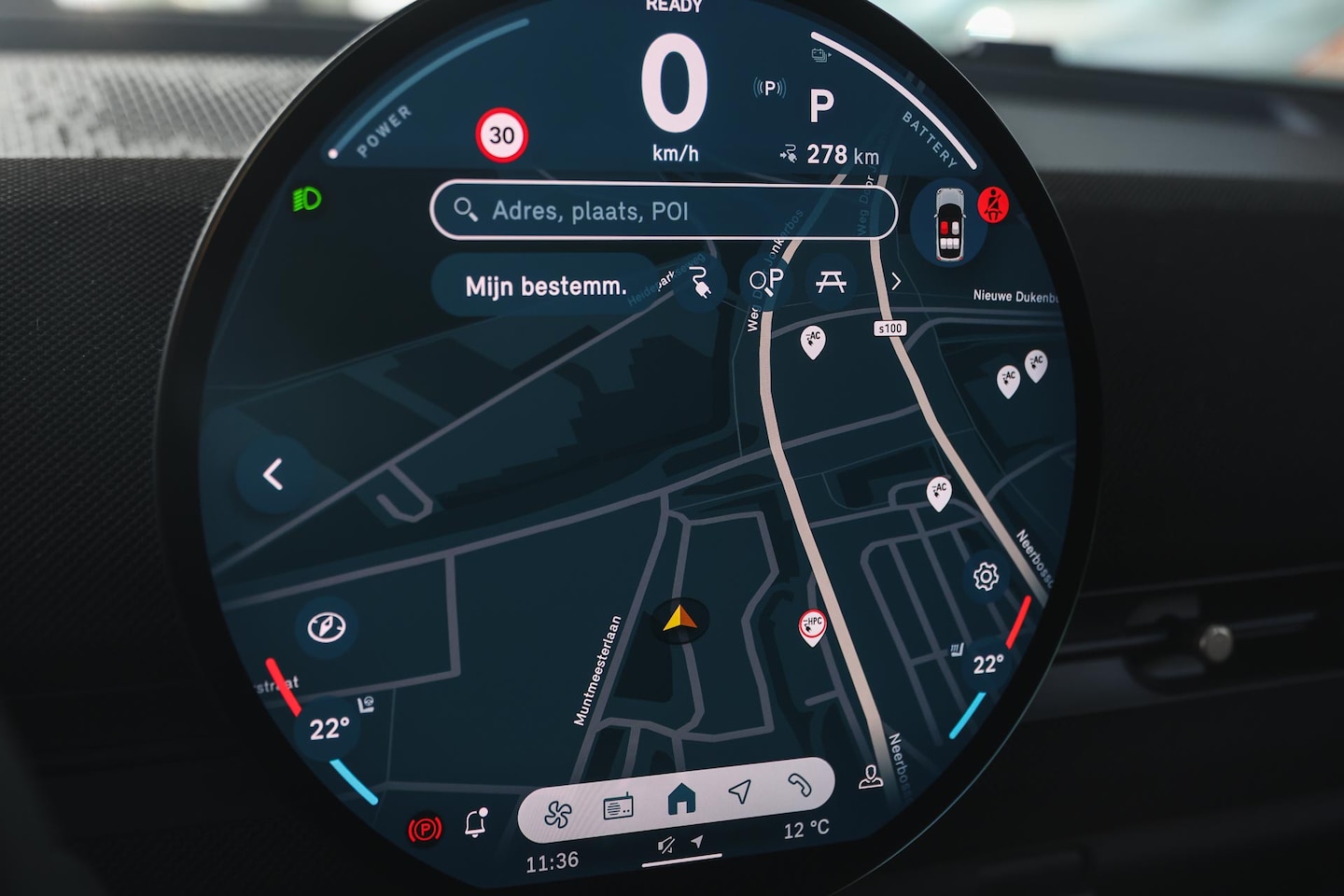Open the person profile icon
The width and height of the screenshot is (1344, 896).
871,777
